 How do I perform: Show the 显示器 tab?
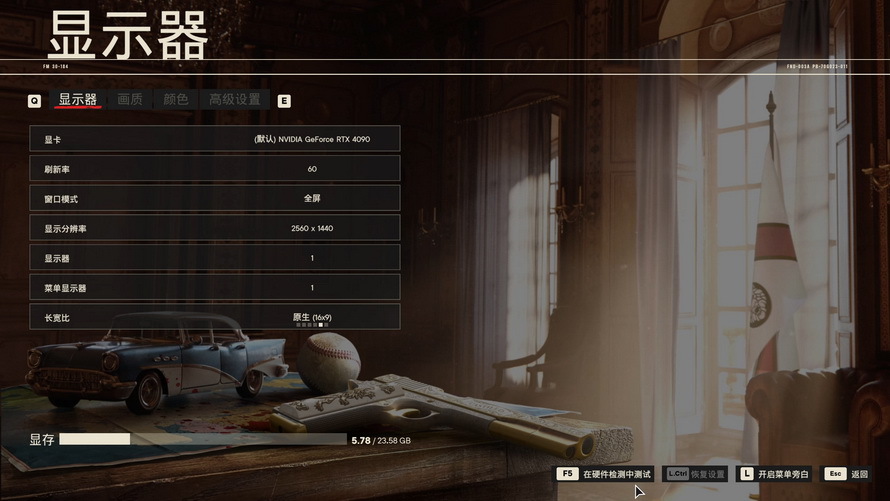pyautogui.click(x=78, y=100)
